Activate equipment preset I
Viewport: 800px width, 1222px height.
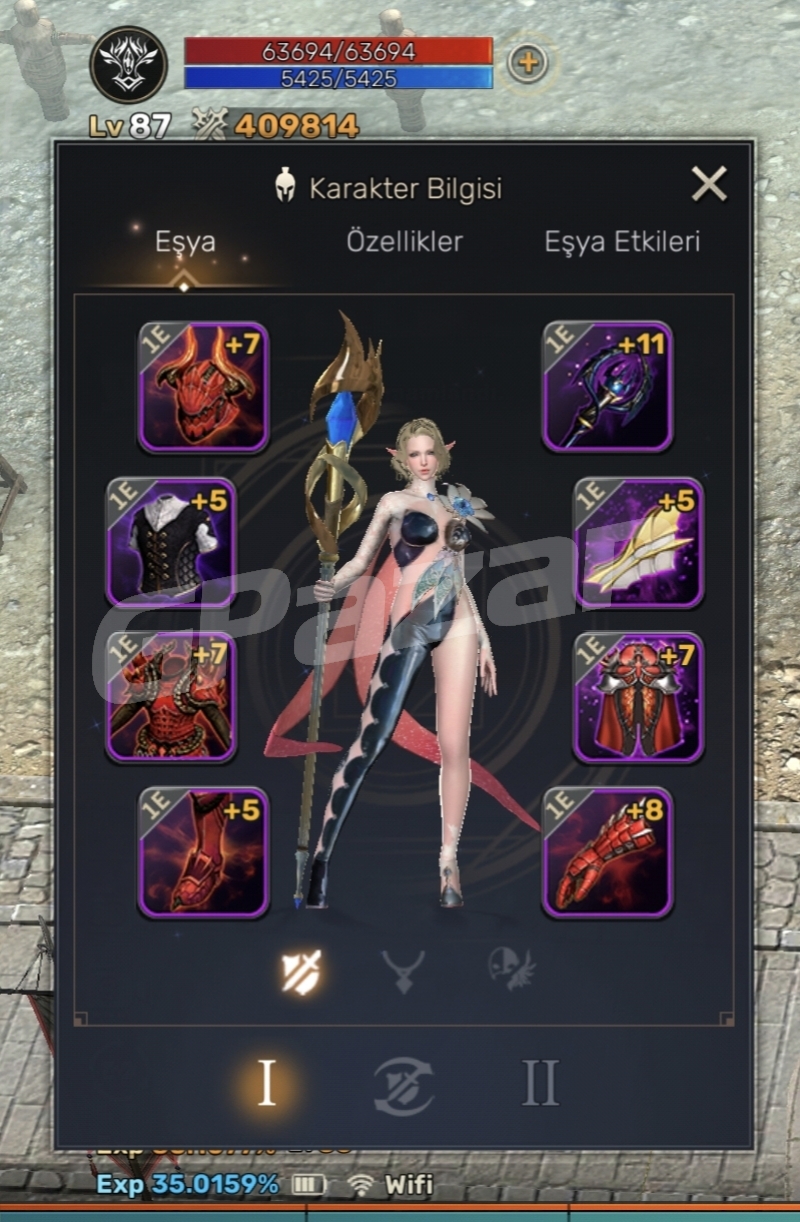tap(266, 1083)
